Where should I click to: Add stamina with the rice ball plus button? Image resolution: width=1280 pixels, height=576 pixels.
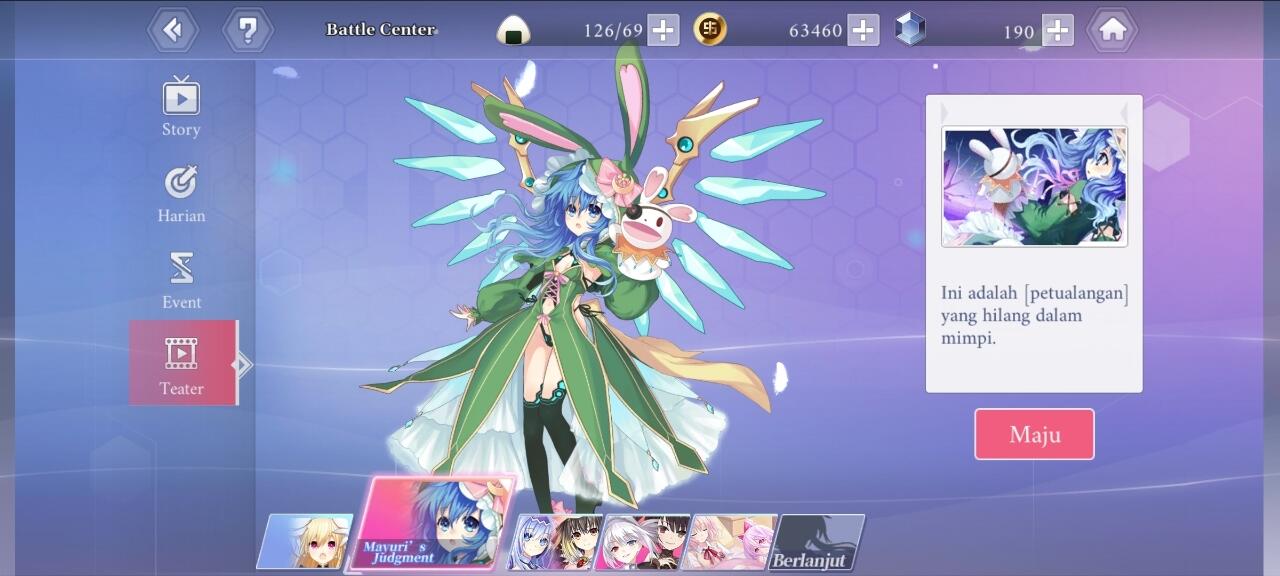(x=663, y=30)
